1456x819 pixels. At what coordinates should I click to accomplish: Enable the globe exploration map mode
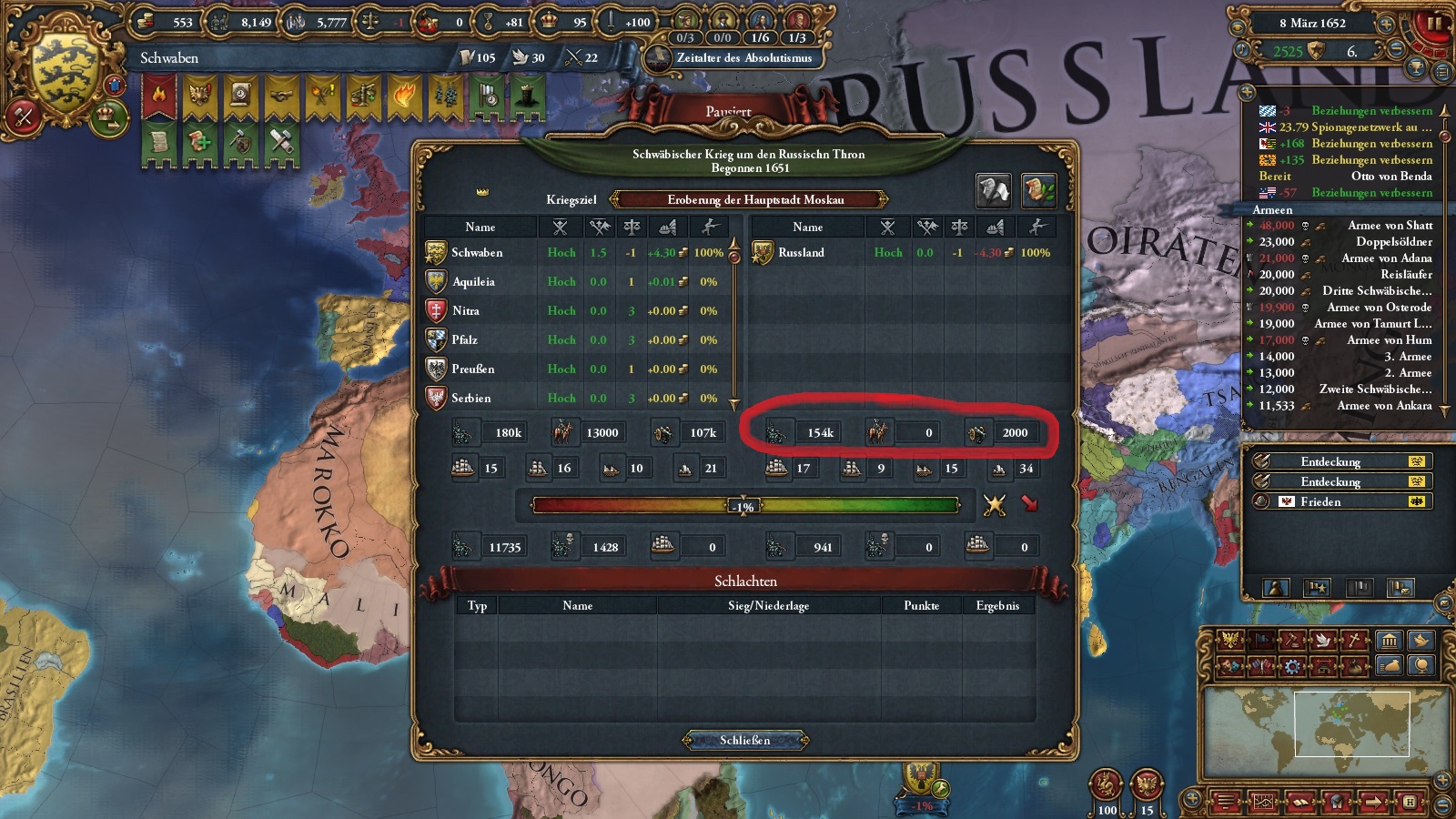click(1422, 666)
